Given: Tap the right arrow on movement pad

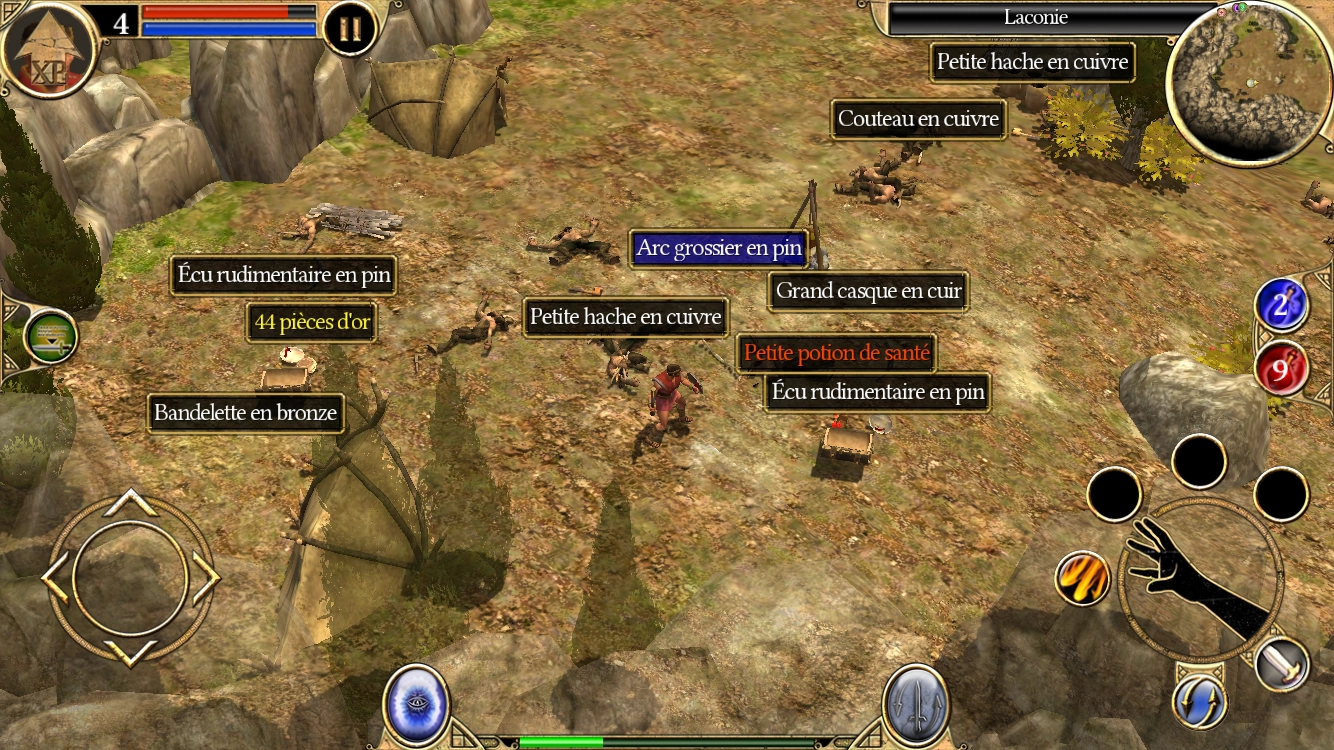Looking at the screenshot, I should [204, 579].
